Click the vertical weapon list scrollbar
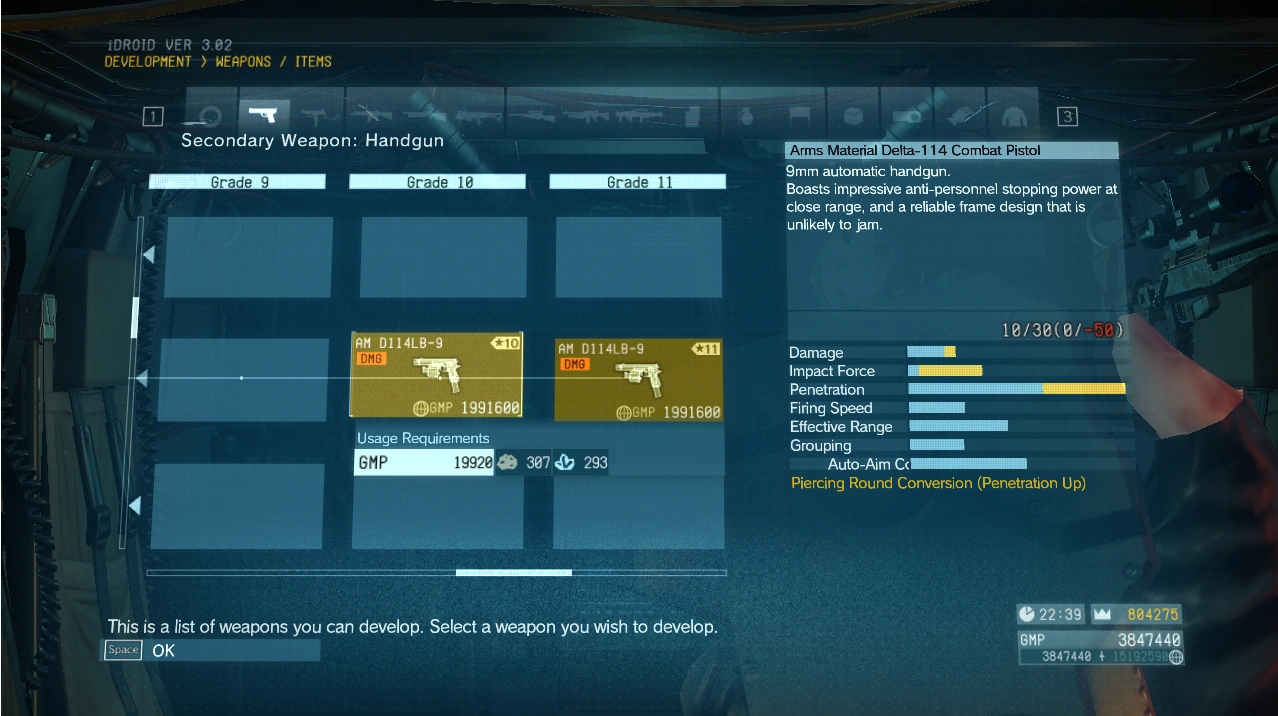 click(136, 317)
